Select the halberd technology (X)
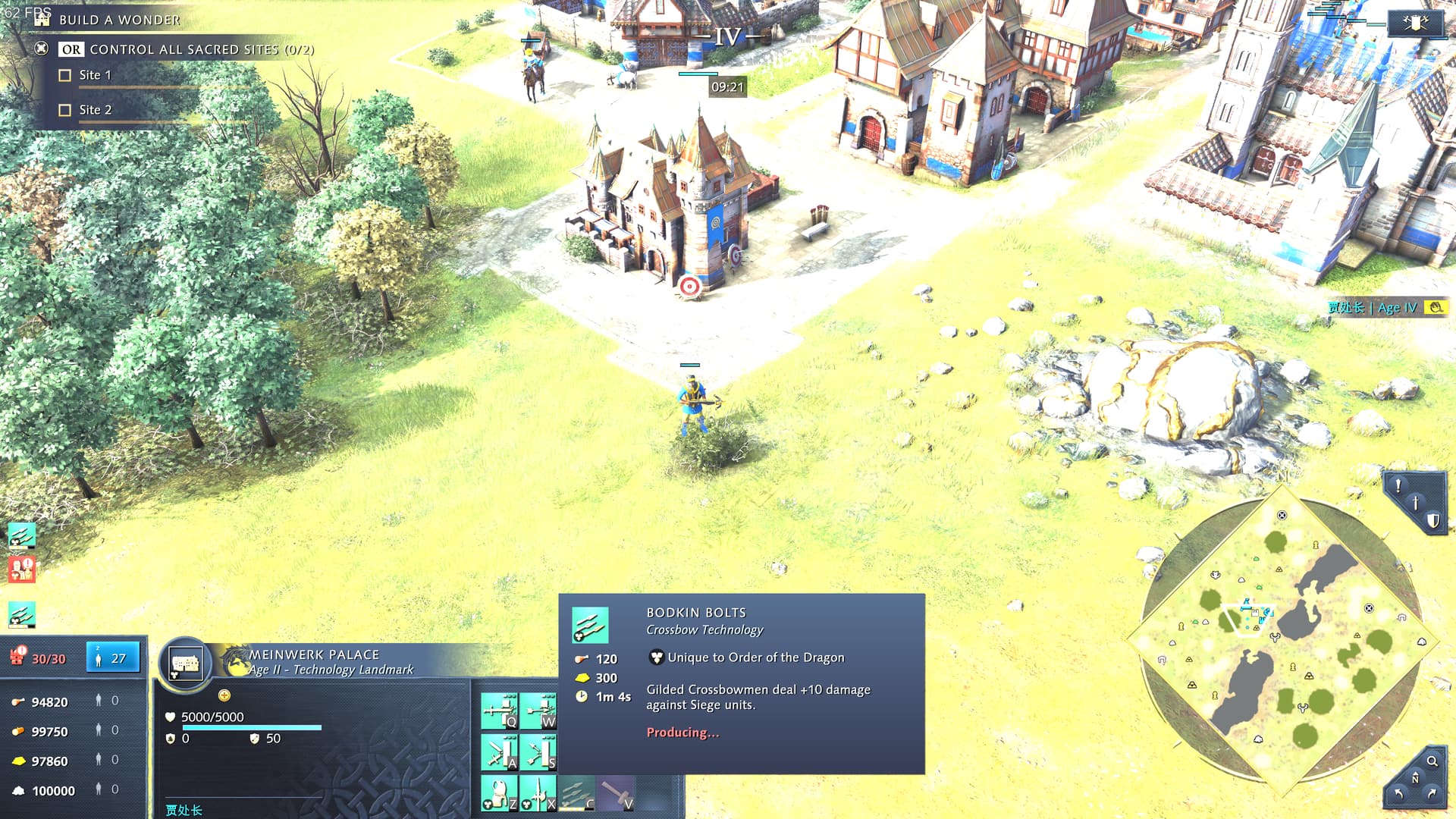 point(538,792)
